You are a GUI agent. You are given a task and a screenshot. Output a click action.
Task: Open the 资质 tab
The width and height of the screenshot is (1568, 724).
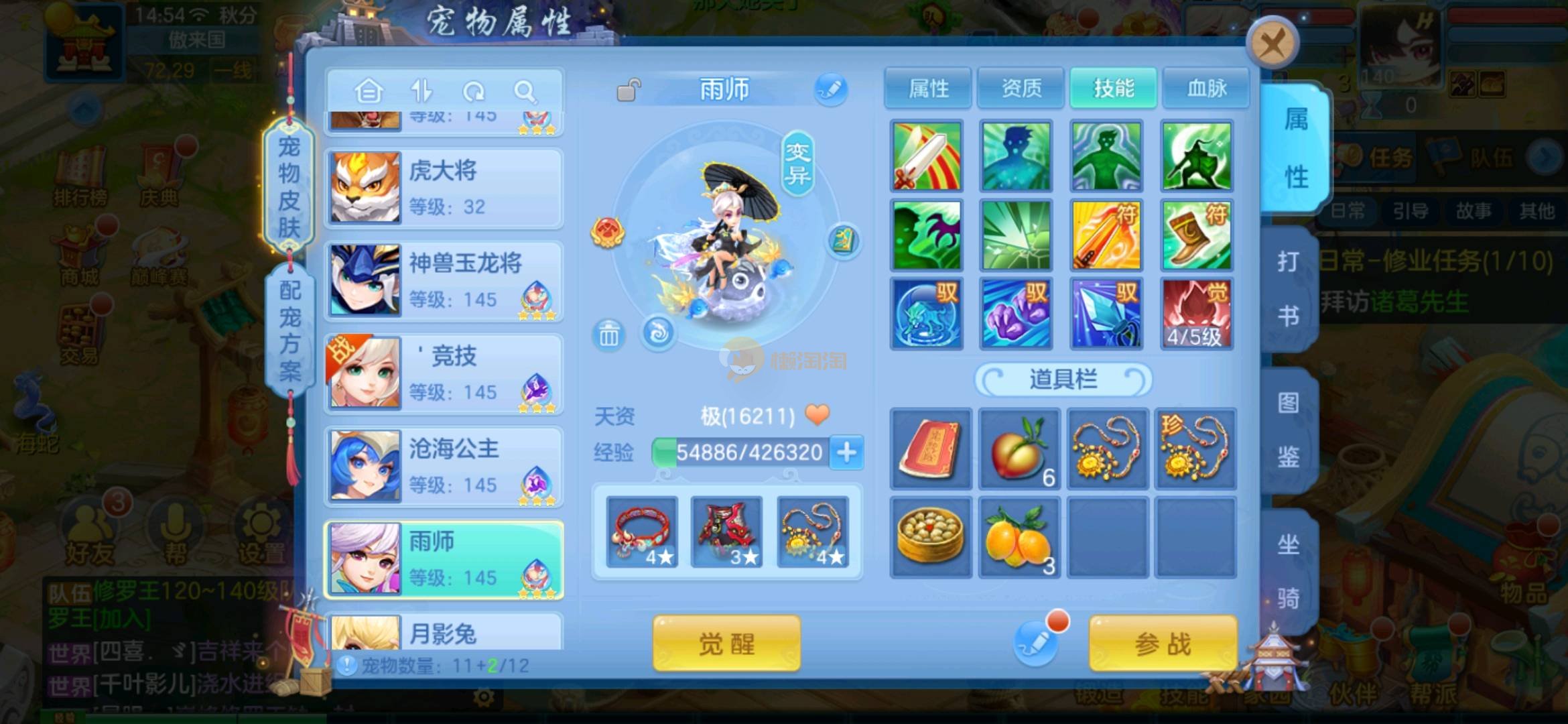click(x=1021, y=88)
